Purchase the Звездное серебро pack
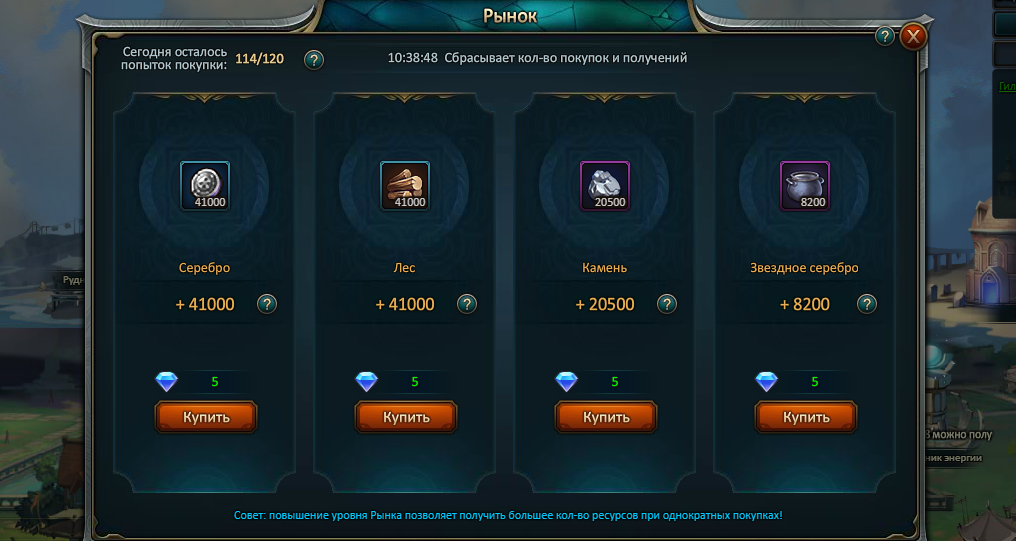The width and height of the screenshot is (1016, 541). 806,417
